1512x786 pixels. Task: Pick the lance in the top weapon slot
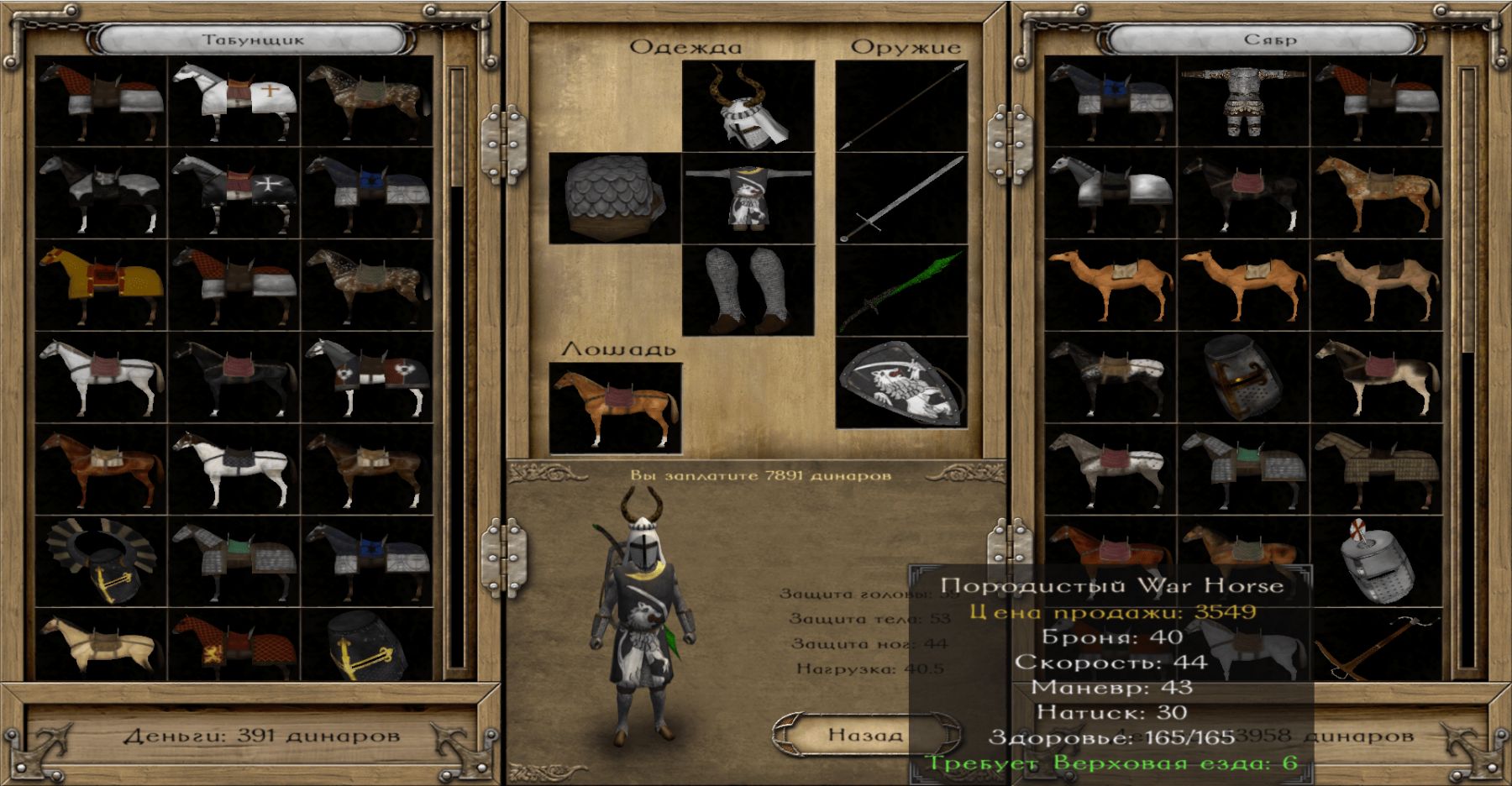[901, 106]
